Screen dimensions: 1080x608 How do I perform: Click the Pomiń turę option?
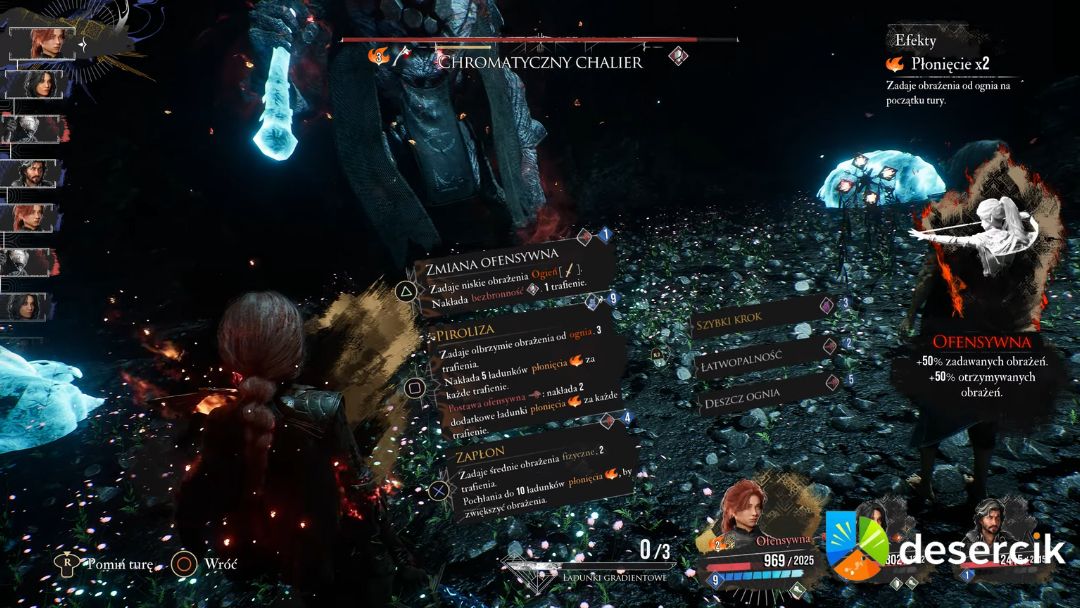(x=108, y=564)
